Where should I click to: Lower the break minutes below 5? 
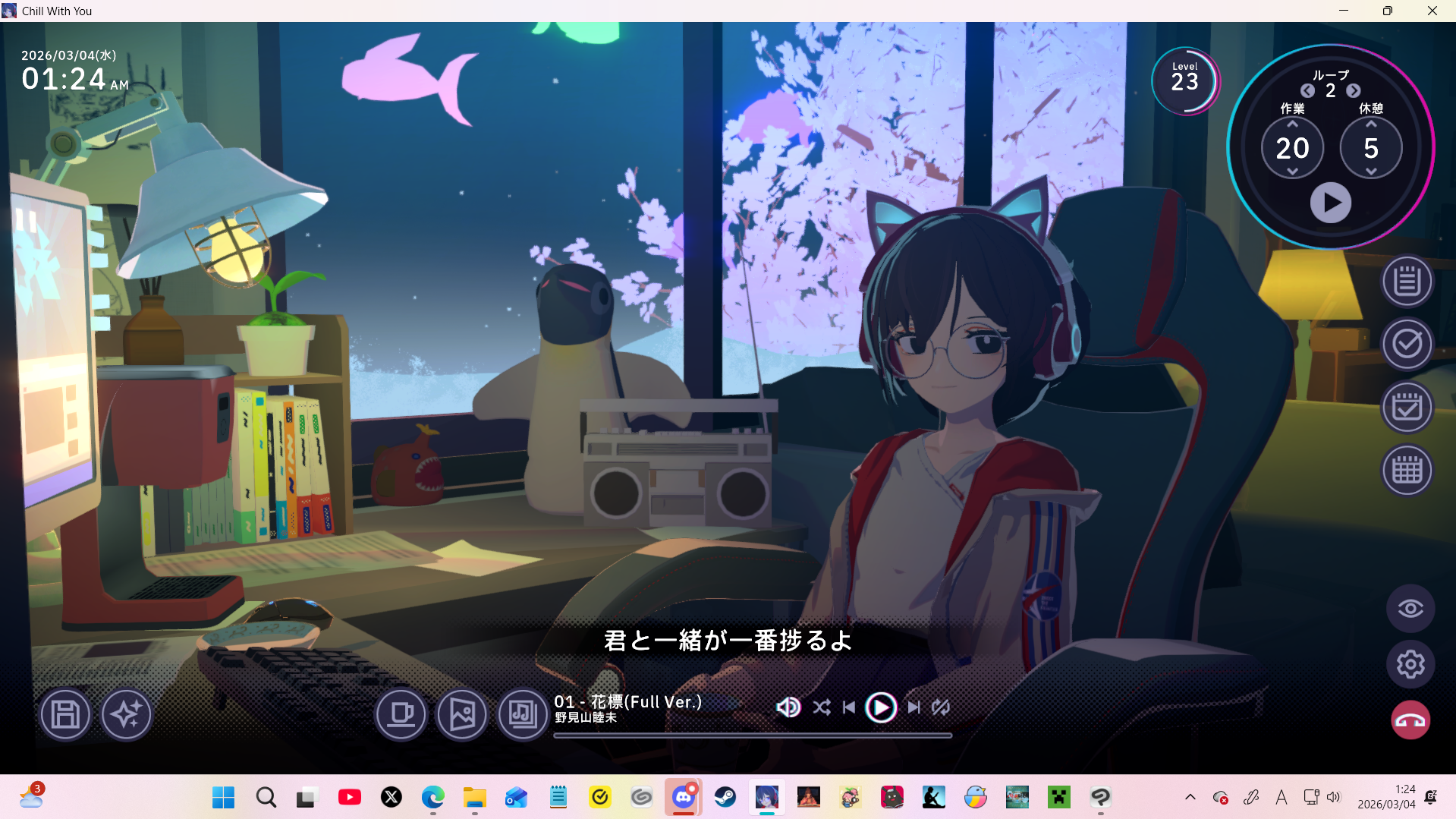point(1371,172)
